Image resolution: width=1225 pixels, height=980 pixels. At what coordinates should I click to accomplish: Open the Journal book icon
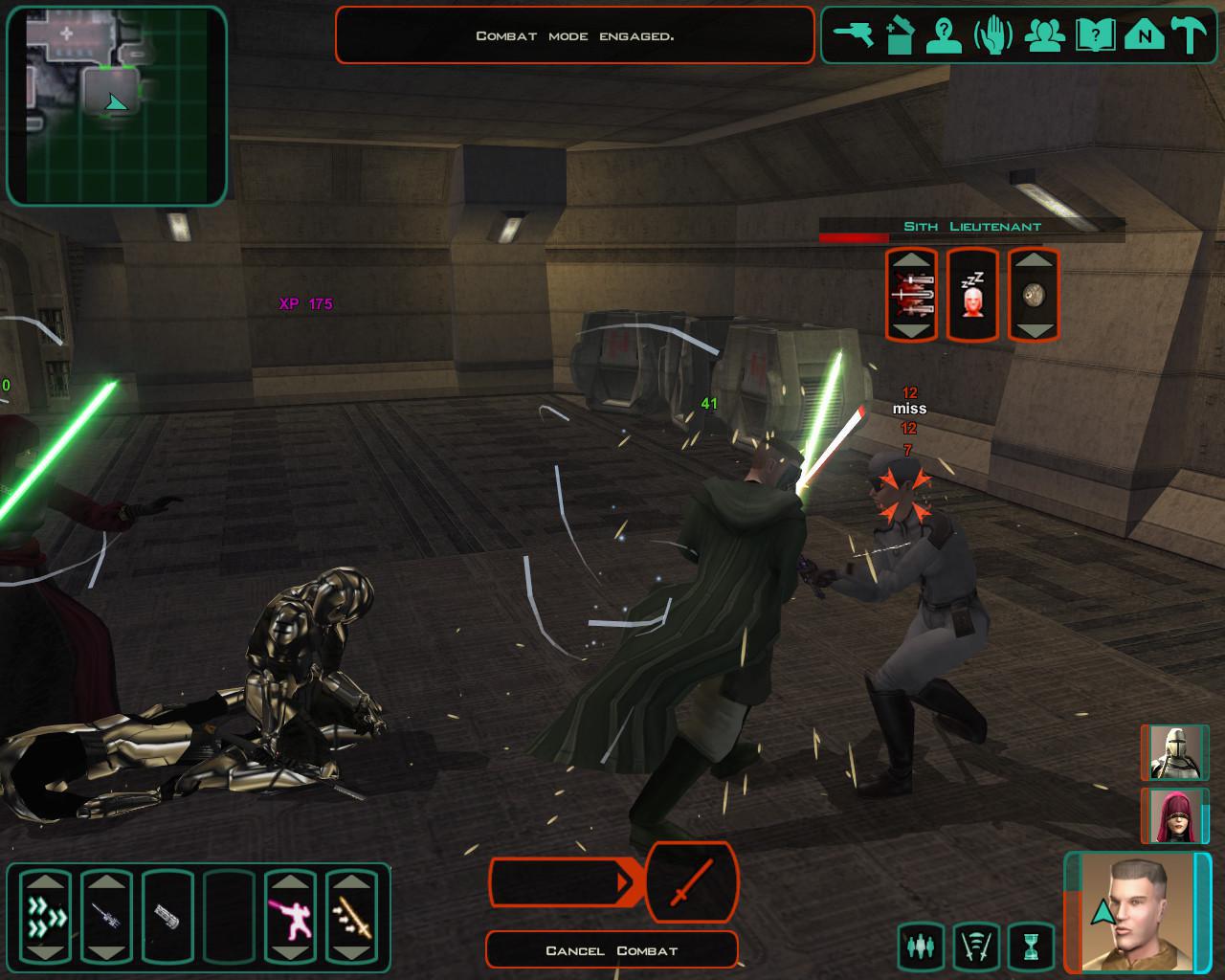1094,34
